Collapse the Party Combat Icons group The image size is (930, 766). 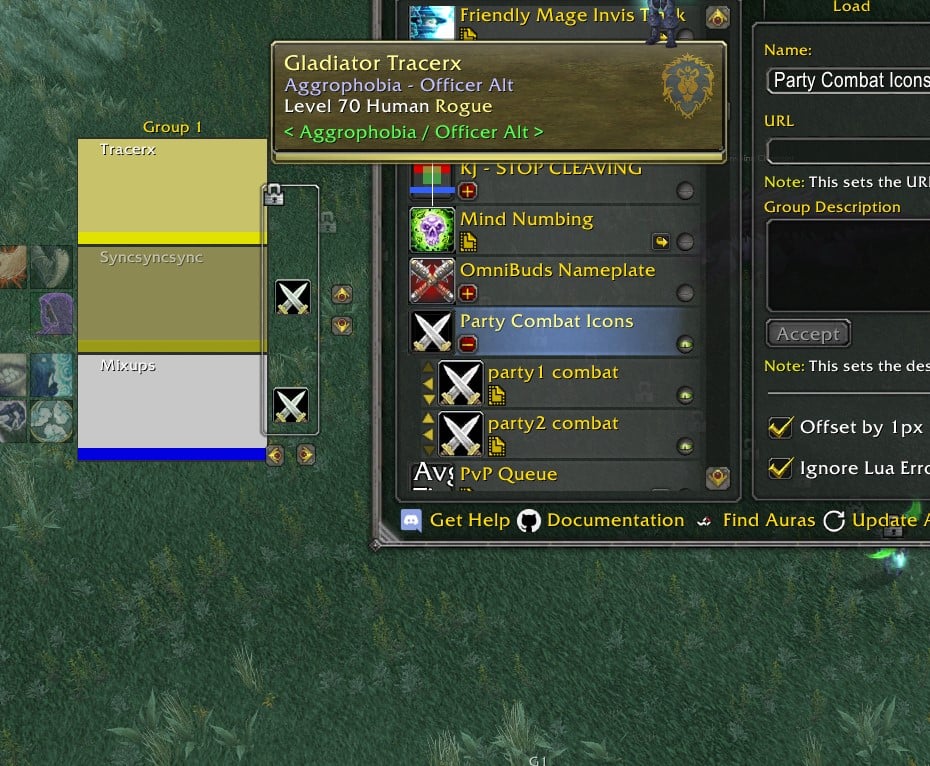(468, 344)
